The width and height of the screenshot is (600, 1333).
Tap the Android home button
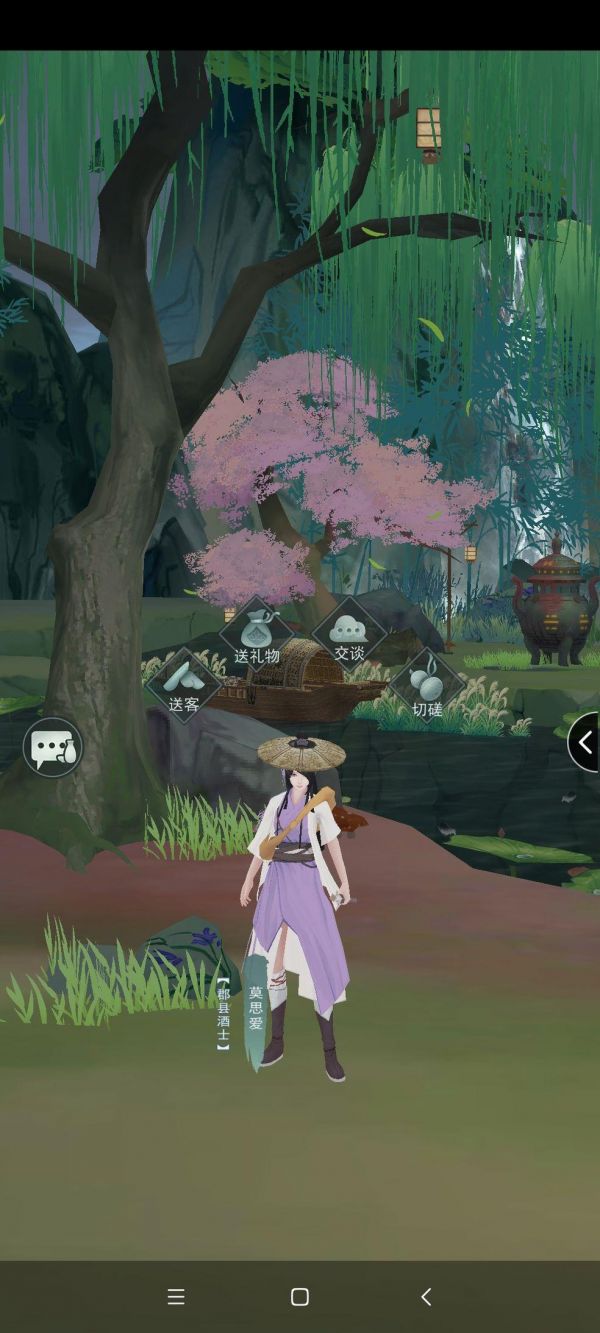[x=300, y=1297]
